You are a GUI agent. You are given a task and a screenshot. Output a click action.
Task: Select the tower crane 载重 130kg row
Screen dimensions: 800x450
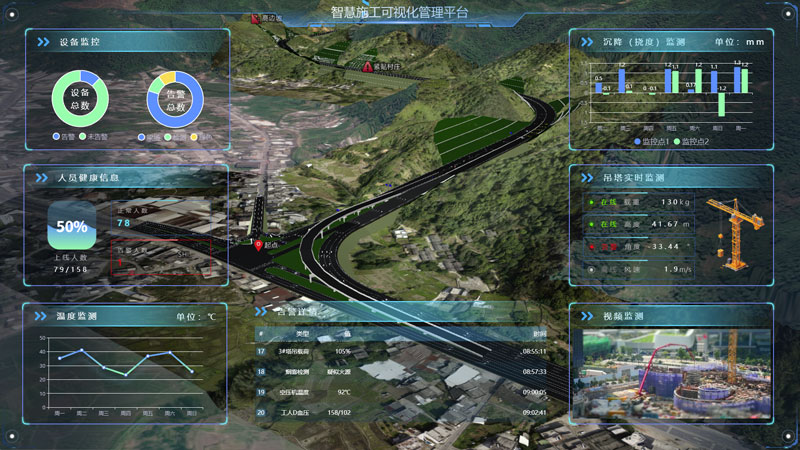pos(638,202)
